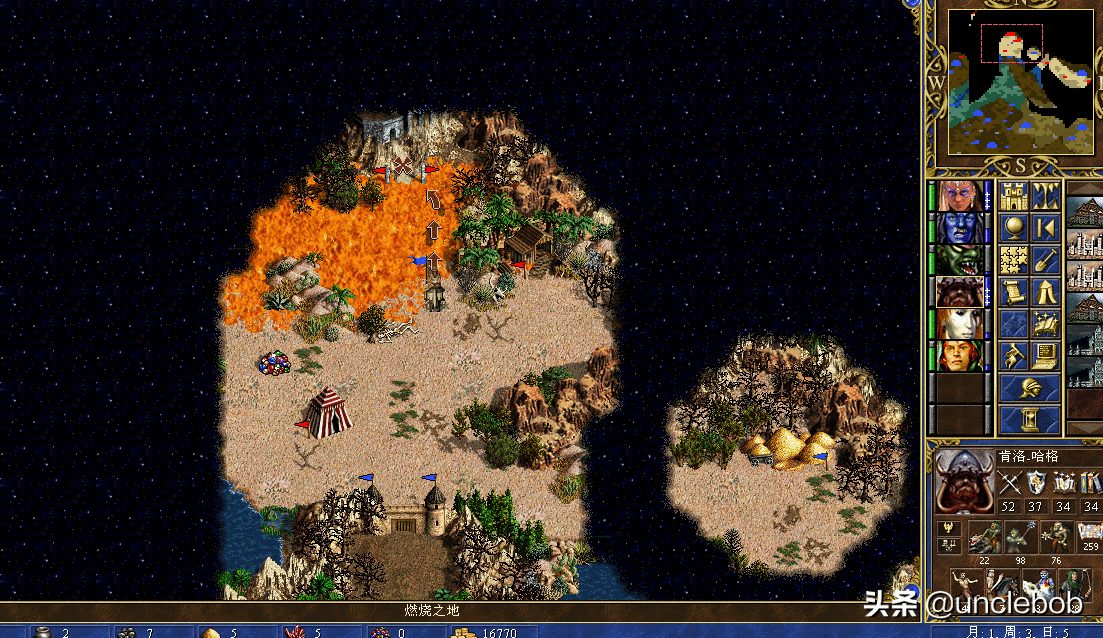Open the Kingdom Overview castle button
This screenshot has height=638, width=1103.
(1014, 196)
